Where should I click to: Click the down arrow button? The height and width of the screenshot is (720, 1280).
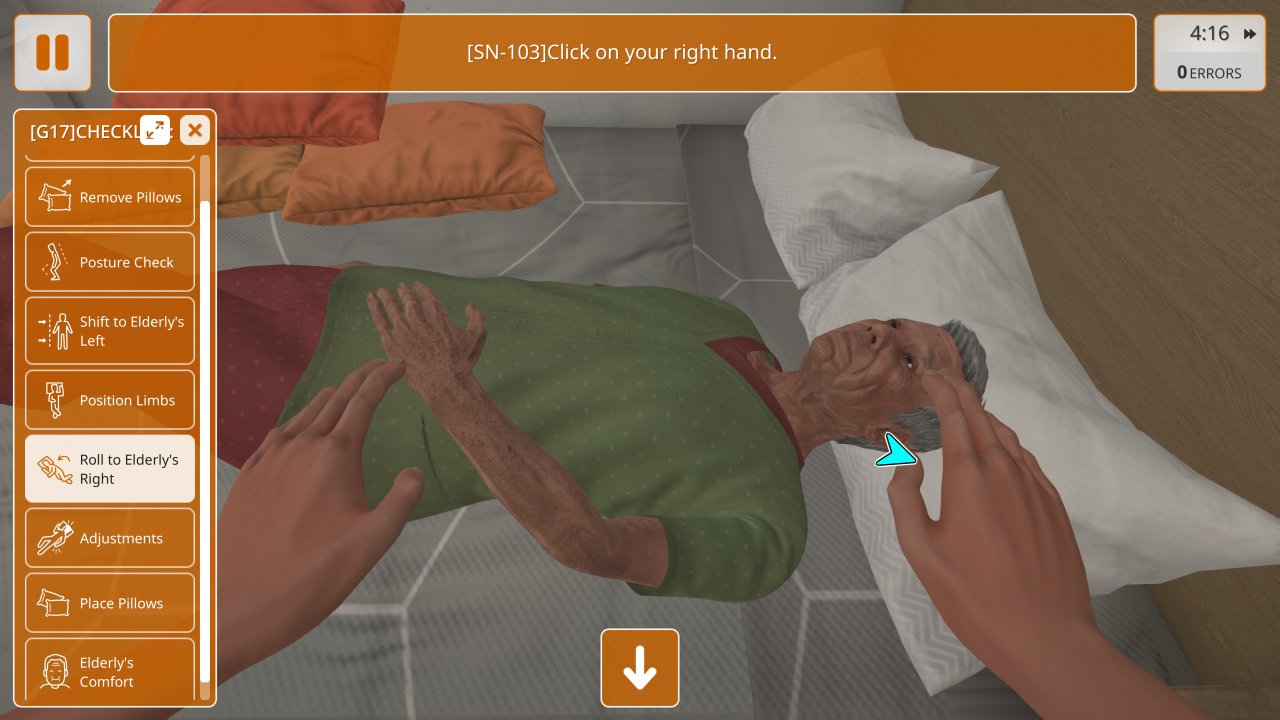click(640, 668)
